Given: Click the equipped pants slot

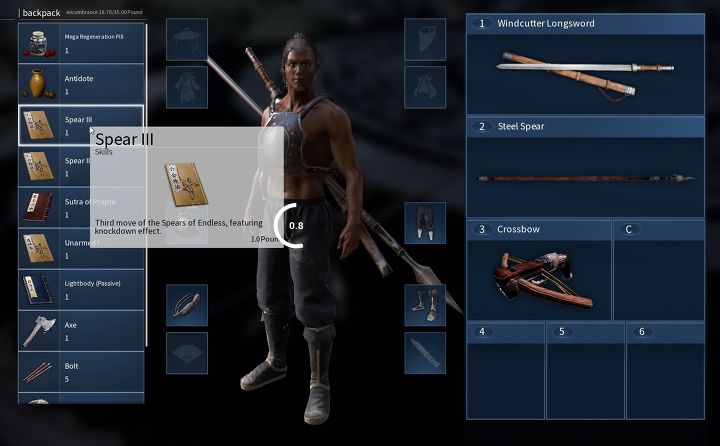Looking at the screenshot, I should tap(425, 222).
